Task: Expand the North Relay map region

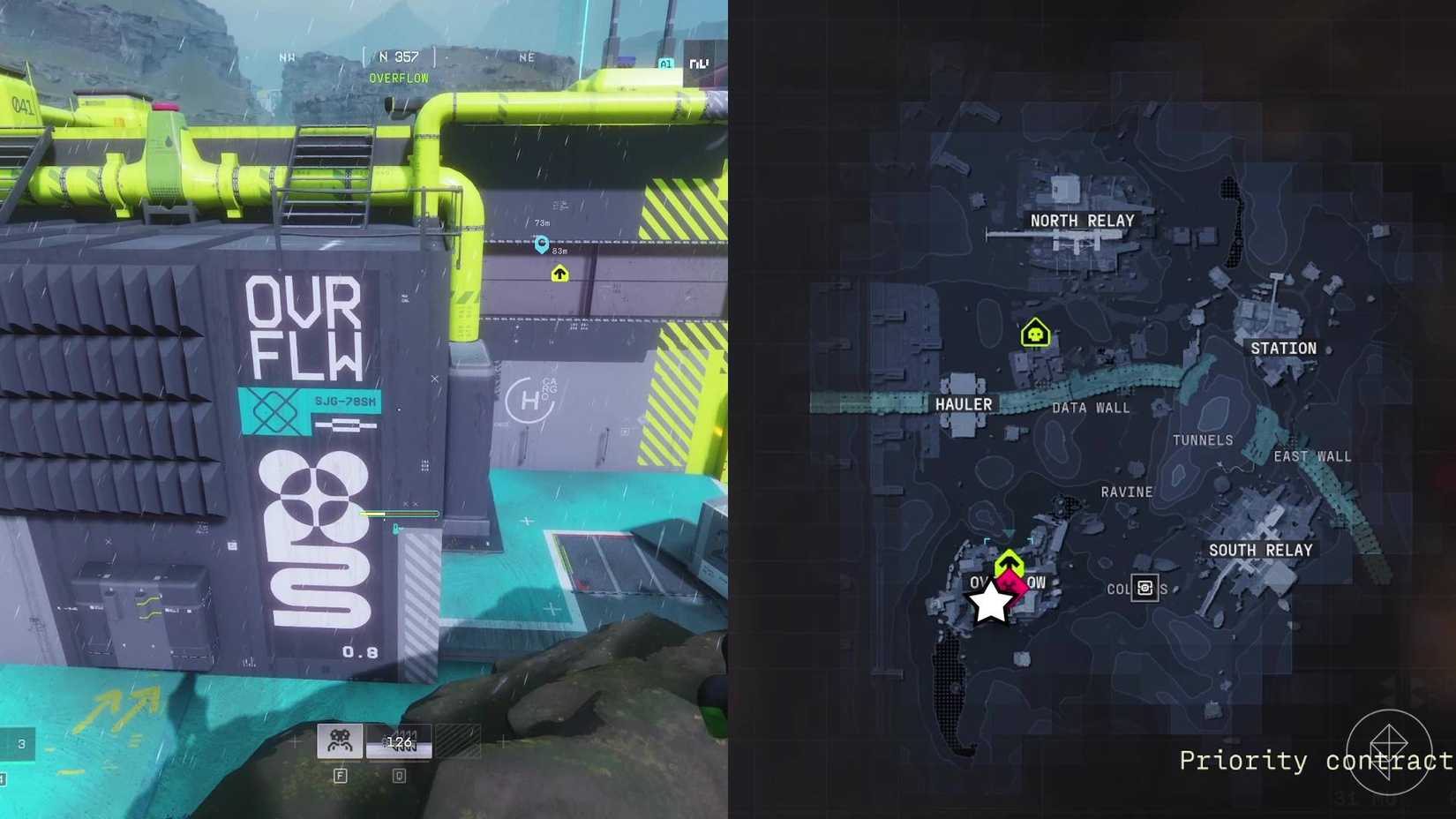Action: tap(1083, 221)
